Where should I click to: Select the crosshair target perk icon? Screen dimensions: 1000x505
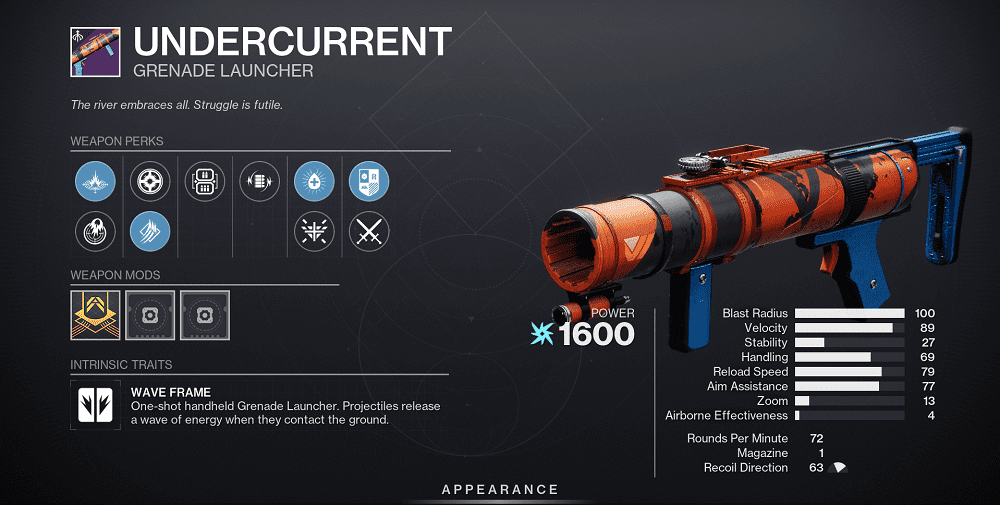pos(150,182)
